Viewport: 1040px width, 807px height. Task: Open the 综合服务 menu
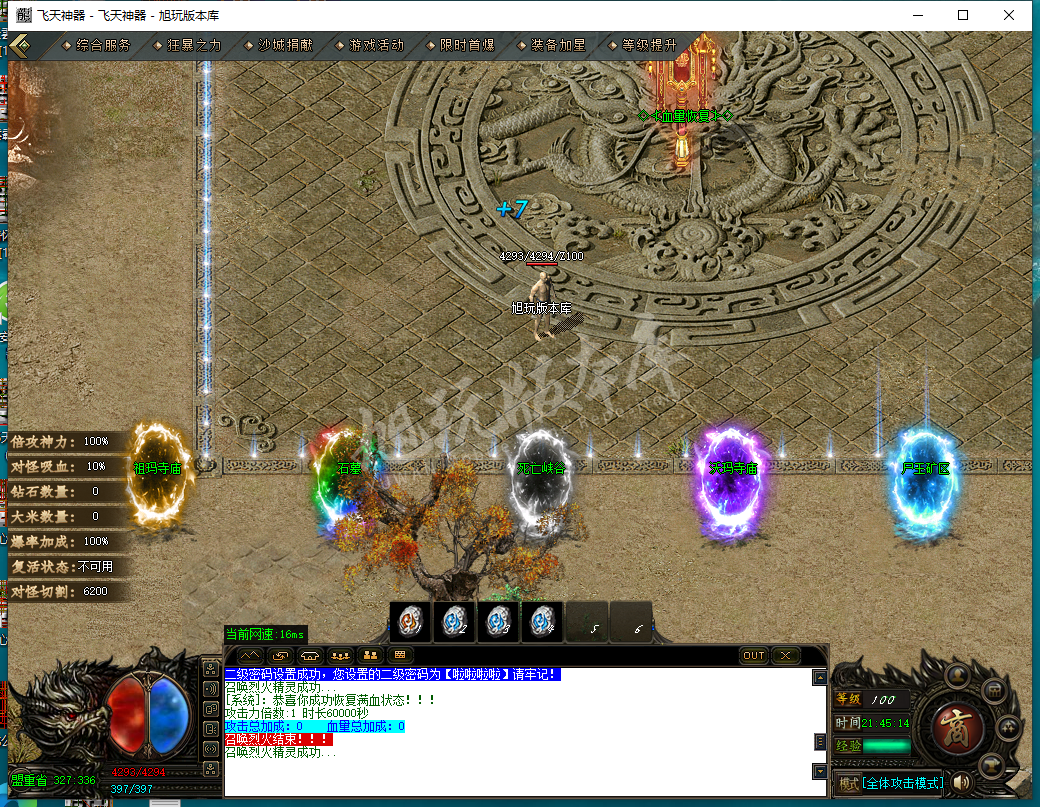point(103,45)
